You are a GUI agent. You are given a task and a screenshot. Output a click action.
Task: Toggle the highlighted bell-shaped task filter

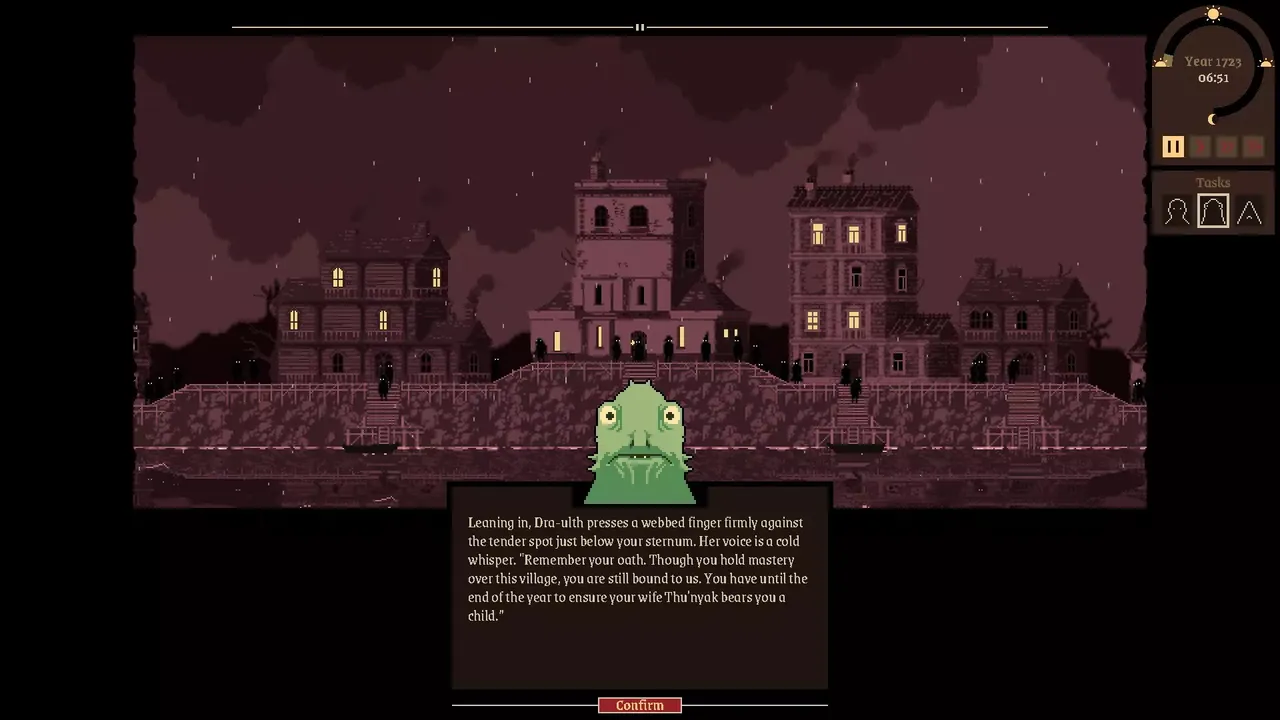(x=1212, y=210)
